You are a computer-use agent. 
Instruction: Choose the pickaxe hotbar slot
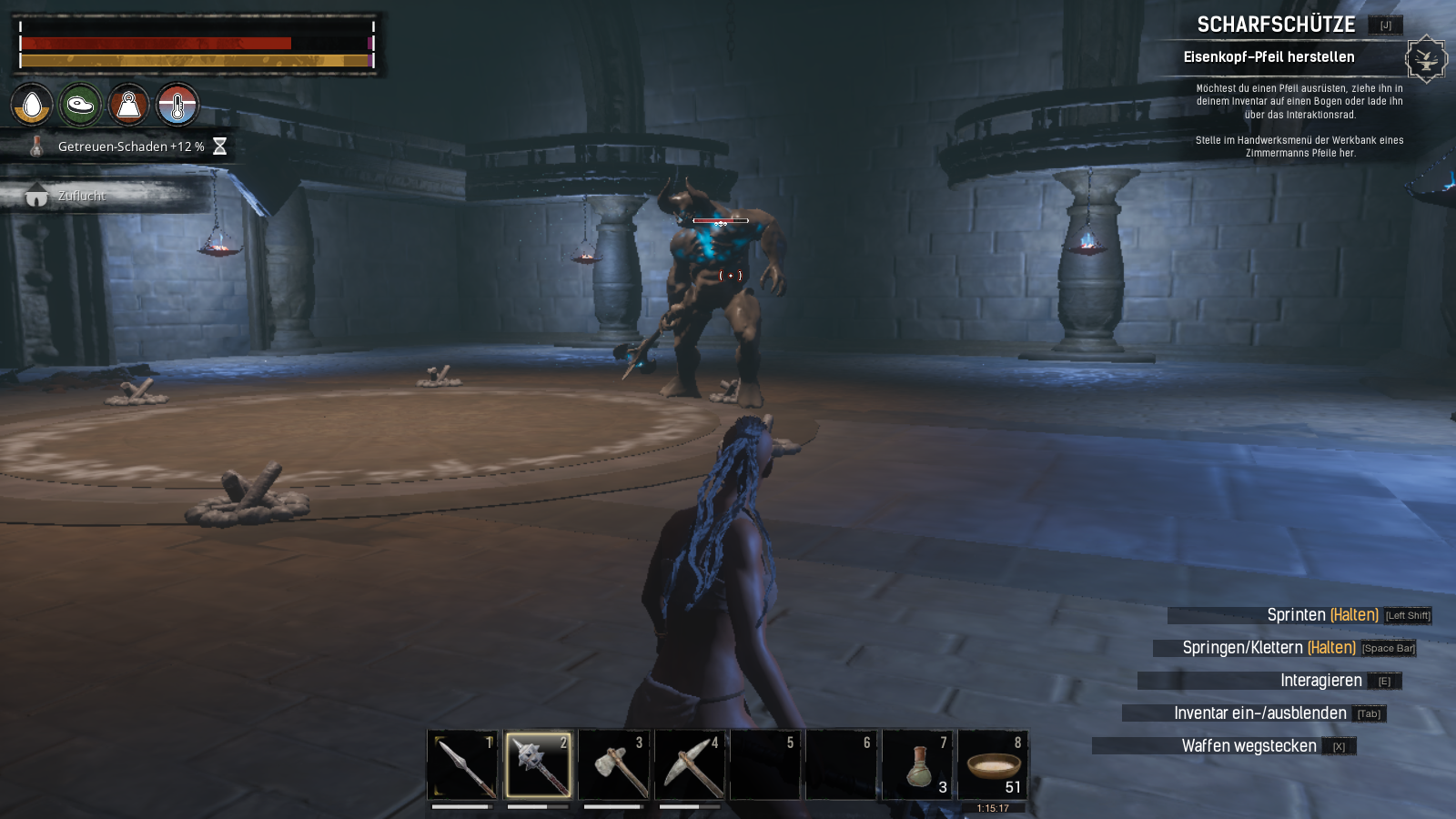click(690, 764)
